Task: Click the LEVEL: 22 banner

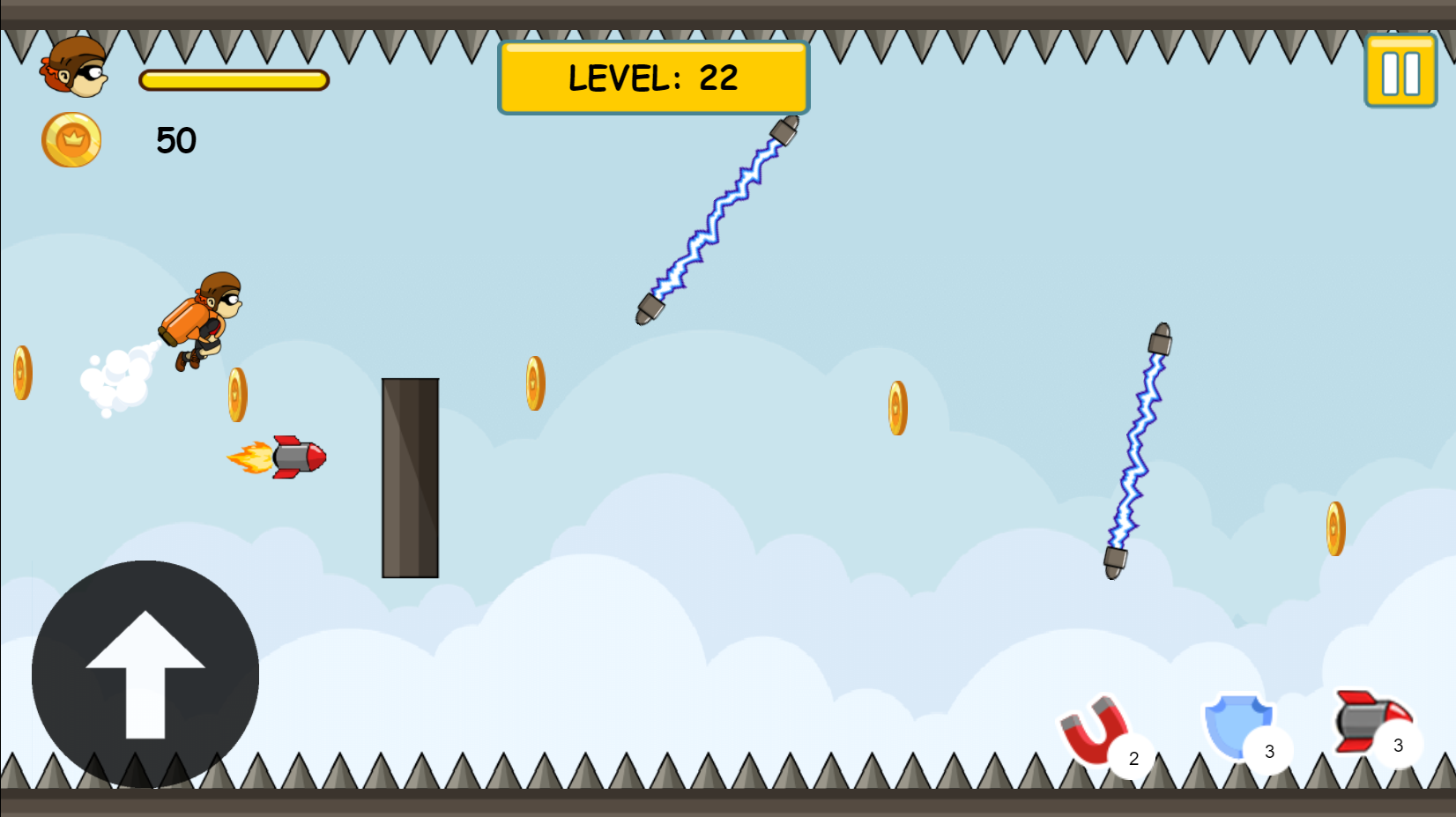Action: tap(652, 77)
